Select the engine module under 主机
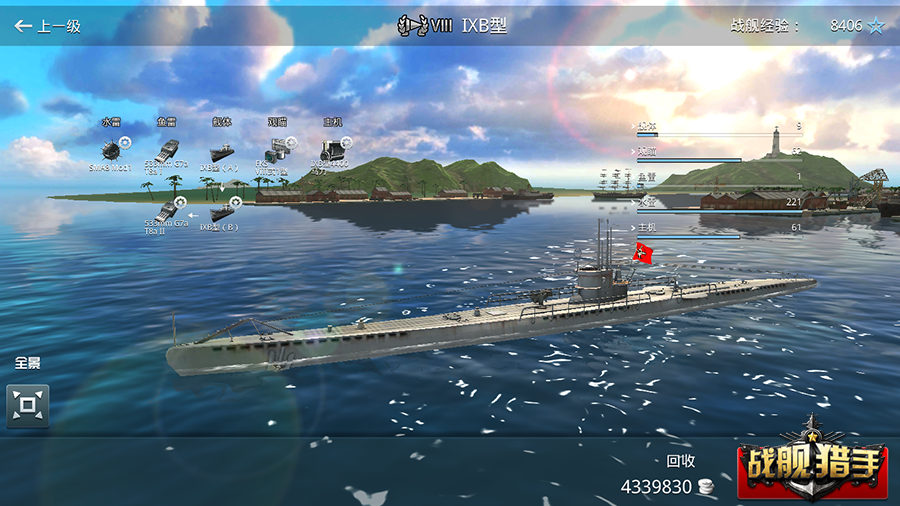The width and height of the screenshot is (900, 506). (x=332, y=151)
